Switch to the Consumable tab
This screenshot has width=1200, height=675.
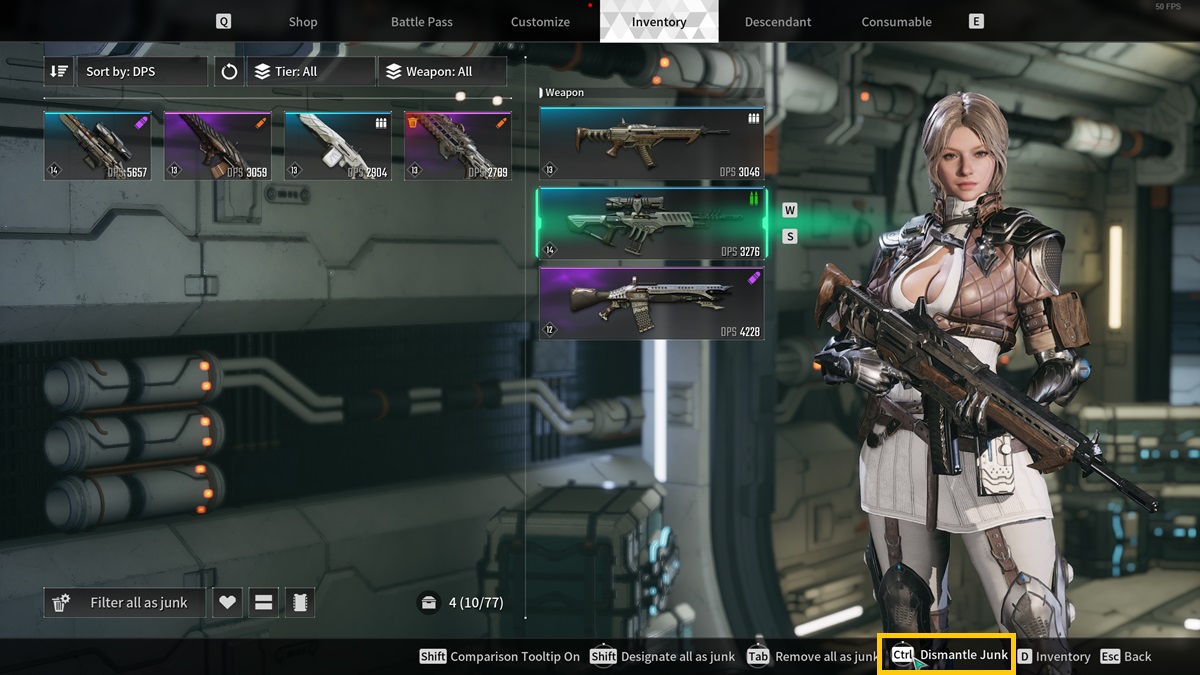pyautogui.click(x=896, y=22)
